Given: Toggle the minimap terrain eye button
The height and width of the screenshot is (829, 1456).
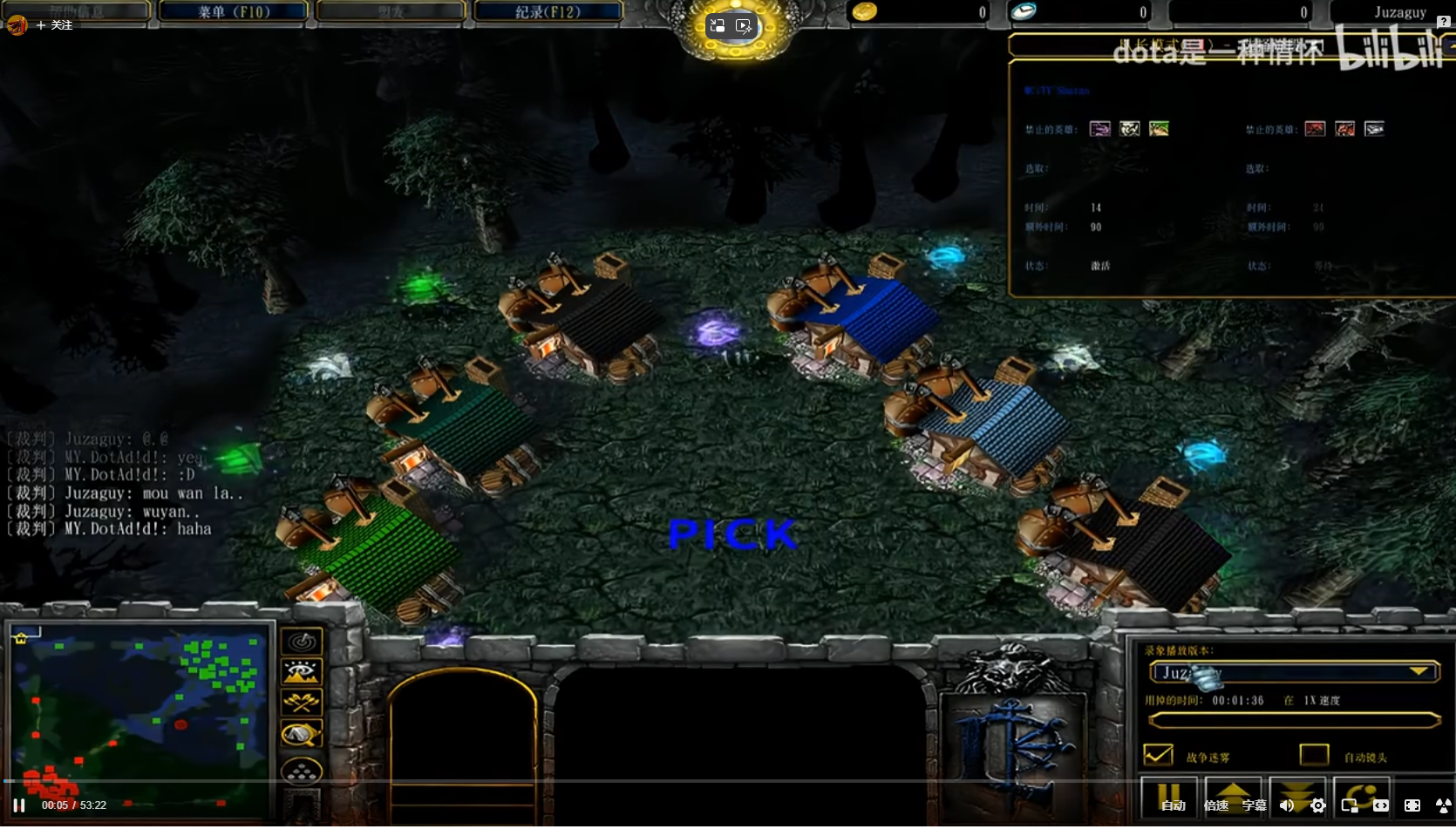Looking at the screenshot, I should 303,672.
